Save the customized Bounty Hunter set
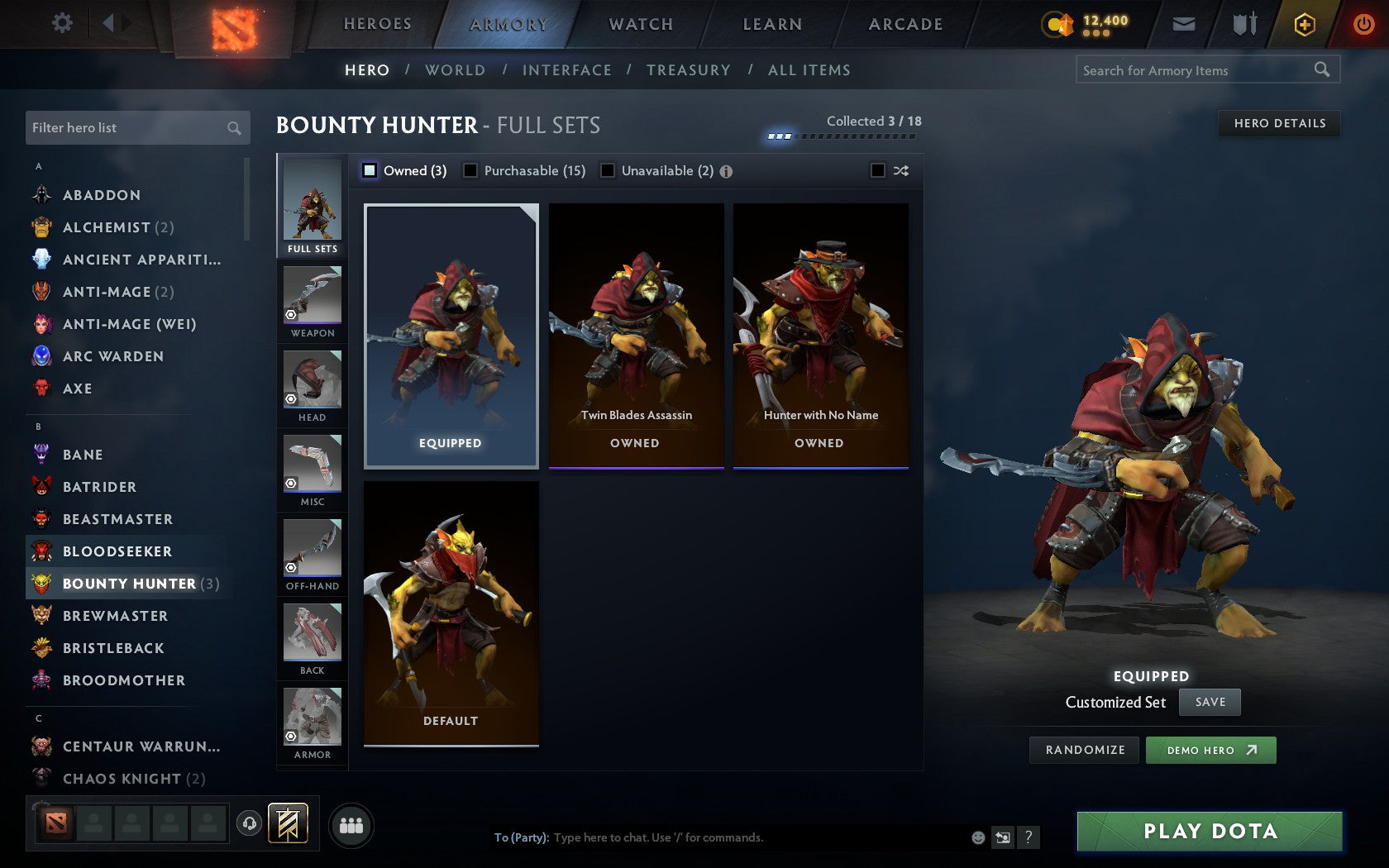This screenshot has height=868, width=1389. (x=1210, y=702)
